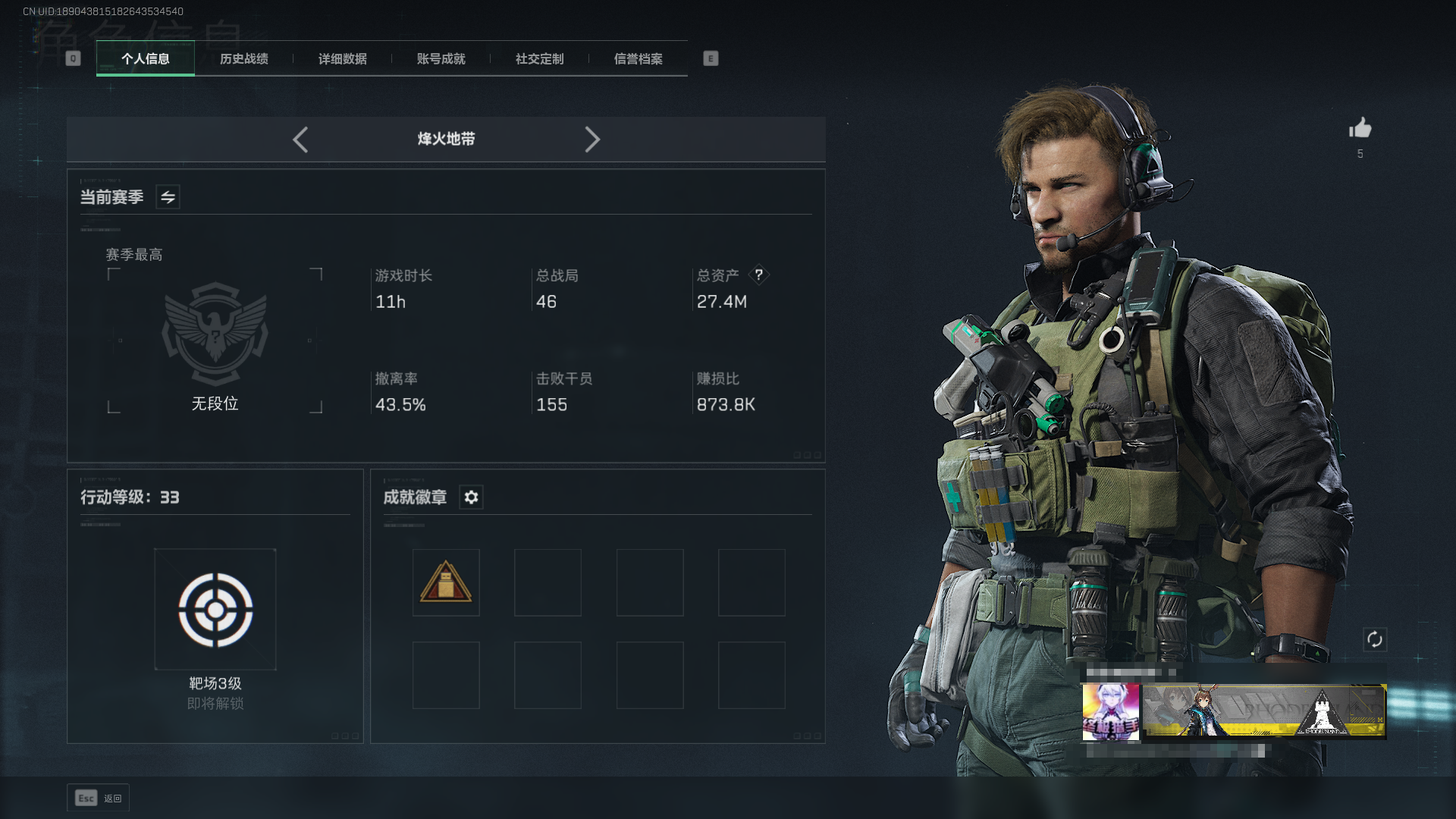This screenshot has height=819, width=1456.
Task: Switch to the 个人信息 tab
Action: click(x=146, y=58)
